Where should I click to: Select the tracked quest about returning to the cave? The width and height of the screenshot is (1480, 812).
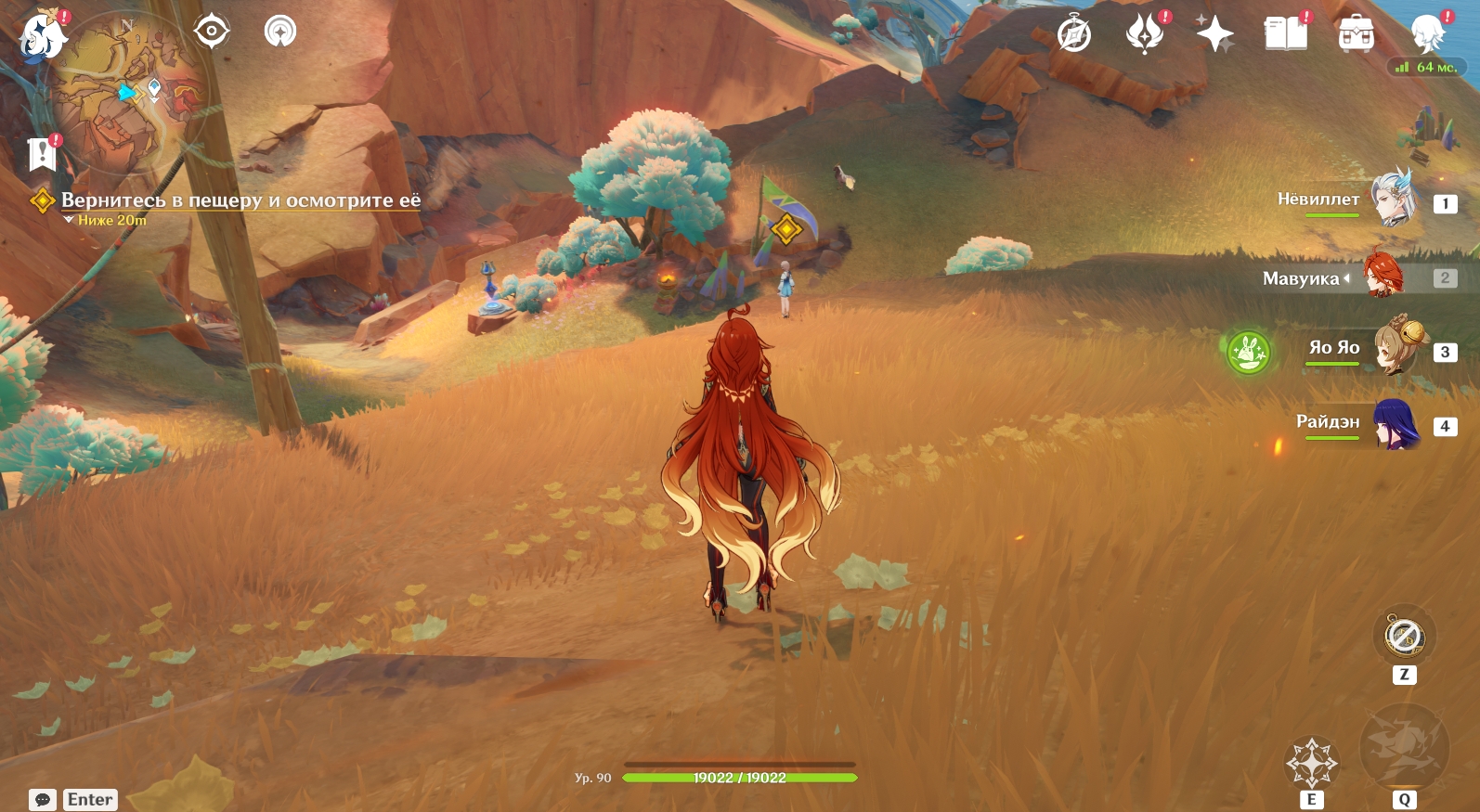[x=240, y=200]
